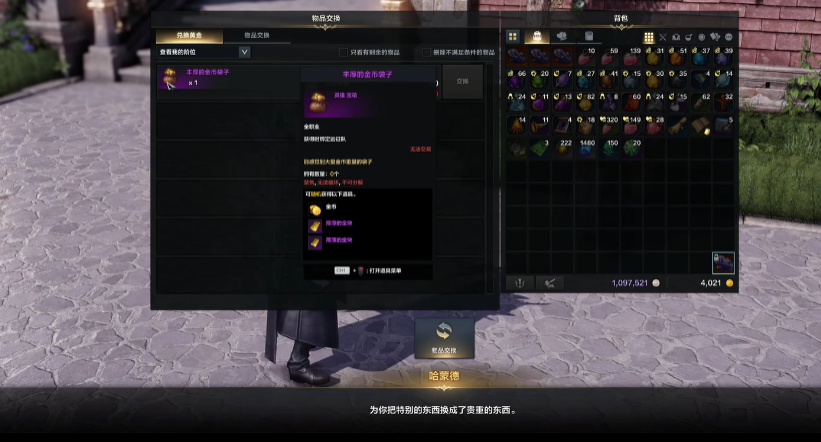
Task: Click the 交换 button beside the gold pouch
Action: 462,82
